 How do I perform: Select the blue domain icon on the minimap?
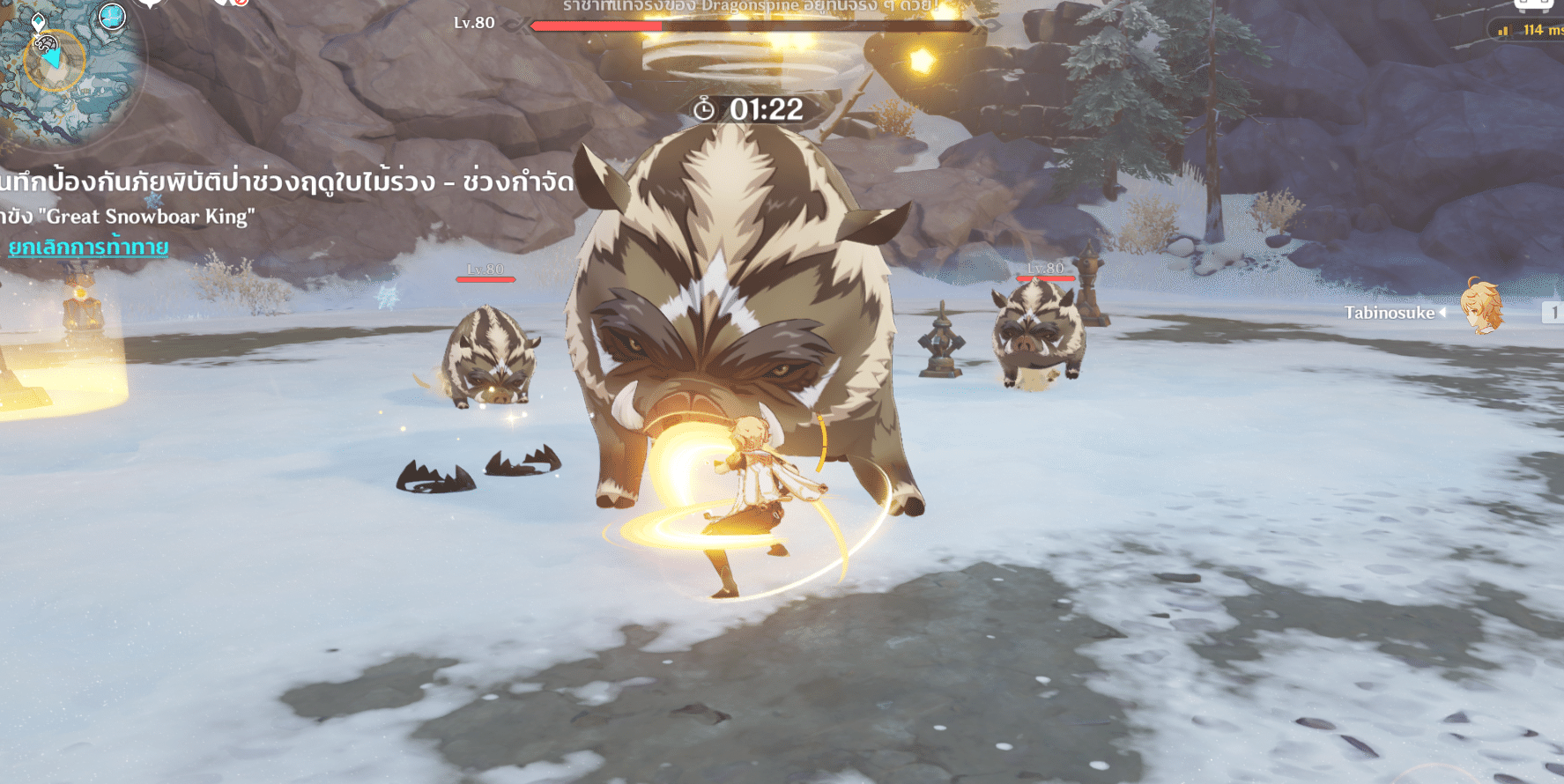click(x=112, y=18)
